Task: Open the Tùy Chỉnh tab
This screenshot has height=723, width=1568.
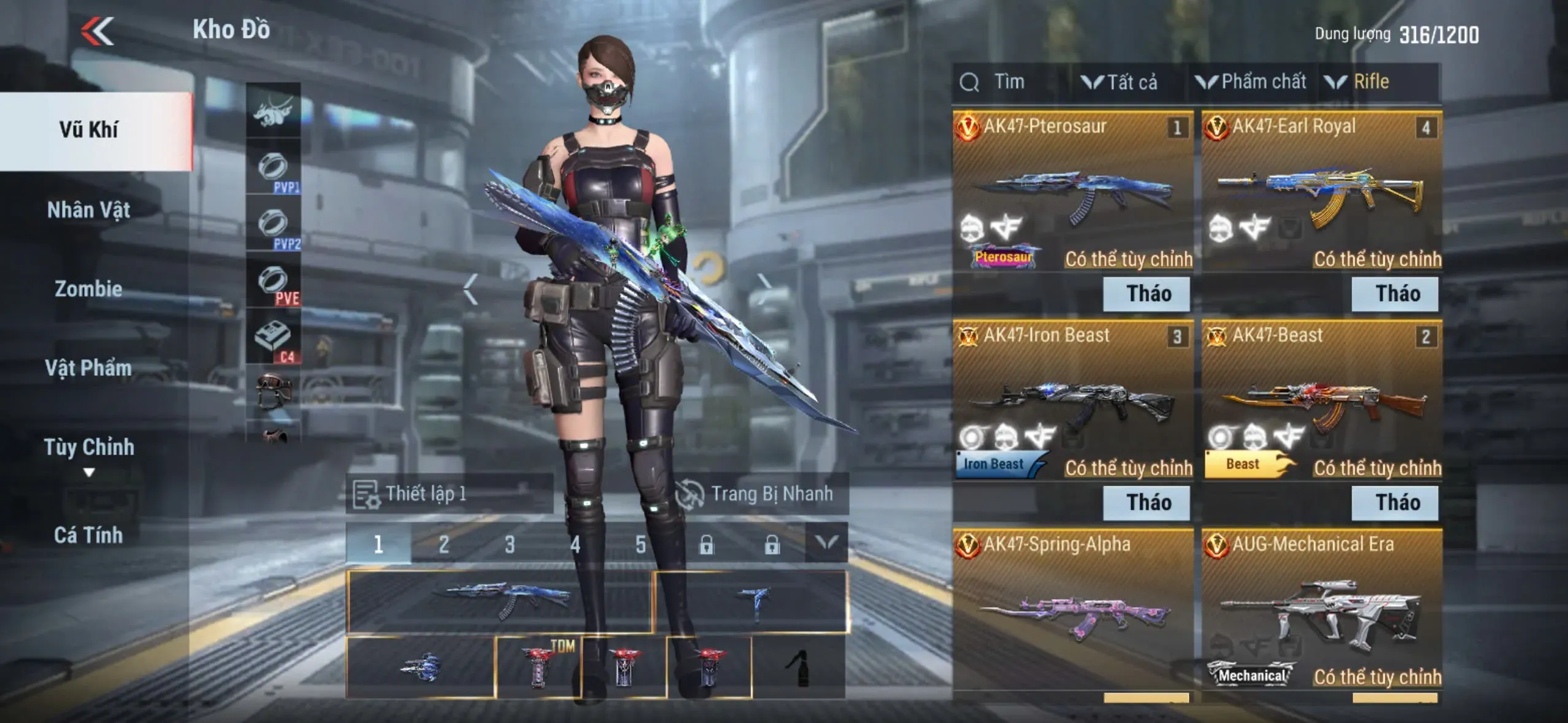Action: (89, 448)
